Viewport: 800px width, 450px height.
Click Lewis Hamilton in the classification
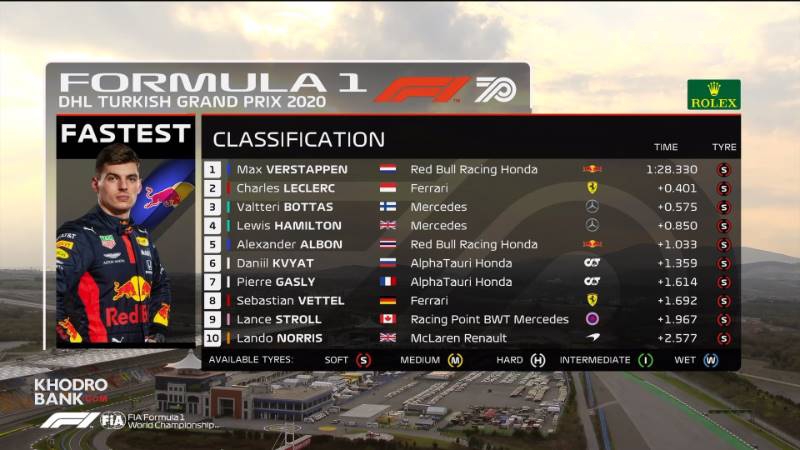tap(289, 226)
